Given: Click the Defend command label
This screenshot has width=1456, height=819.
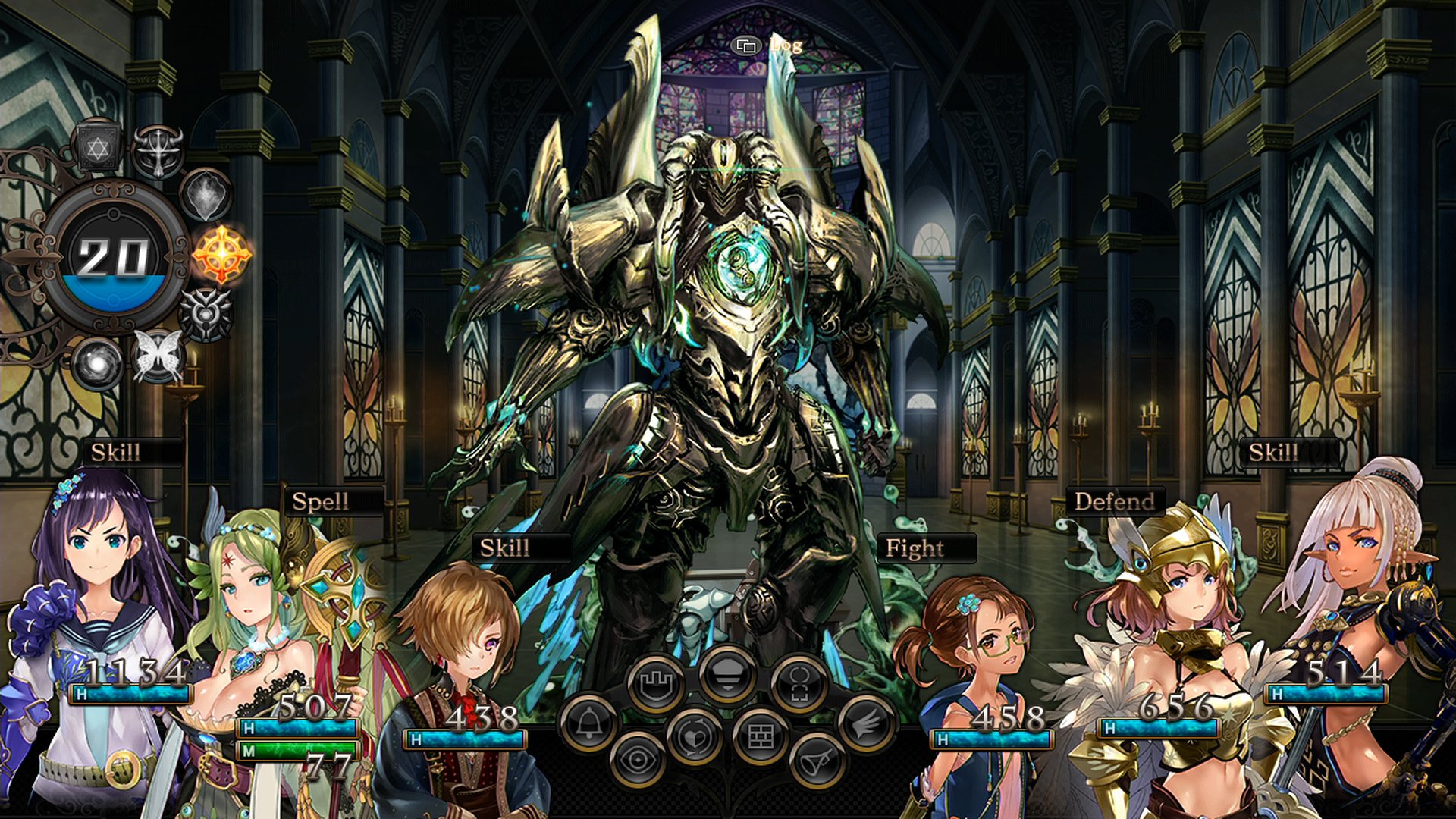Looking at the screenshot, I should pyautogui.click(x=1114, y=502).
